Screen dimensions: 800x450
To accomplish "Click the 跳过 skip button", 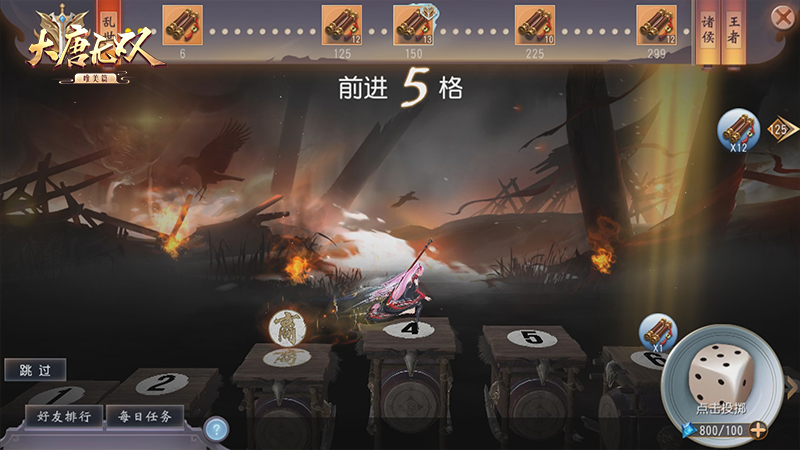I will [x=35, y=370].
